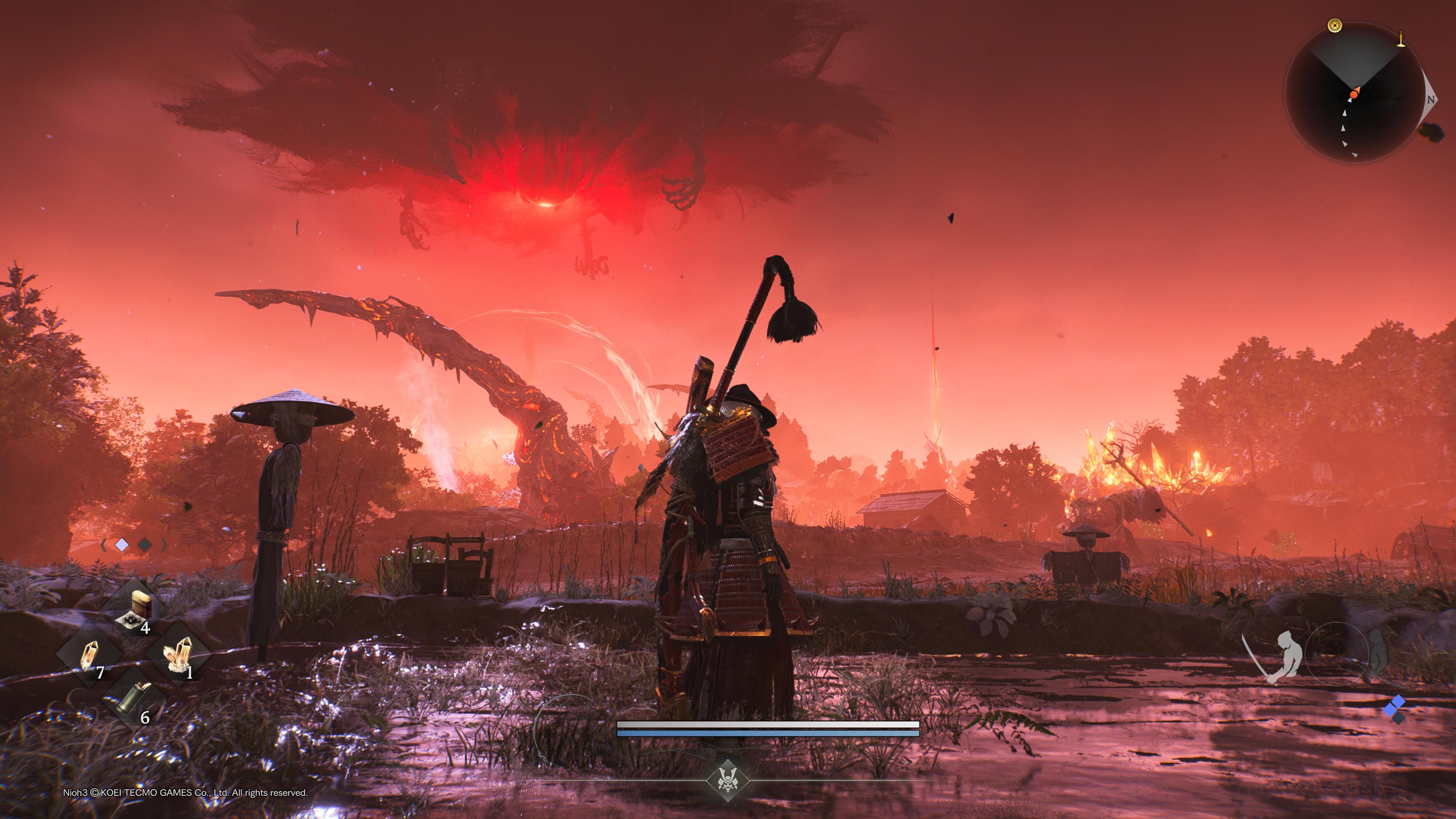Click the gold circular objective marker

(1335, 25)
